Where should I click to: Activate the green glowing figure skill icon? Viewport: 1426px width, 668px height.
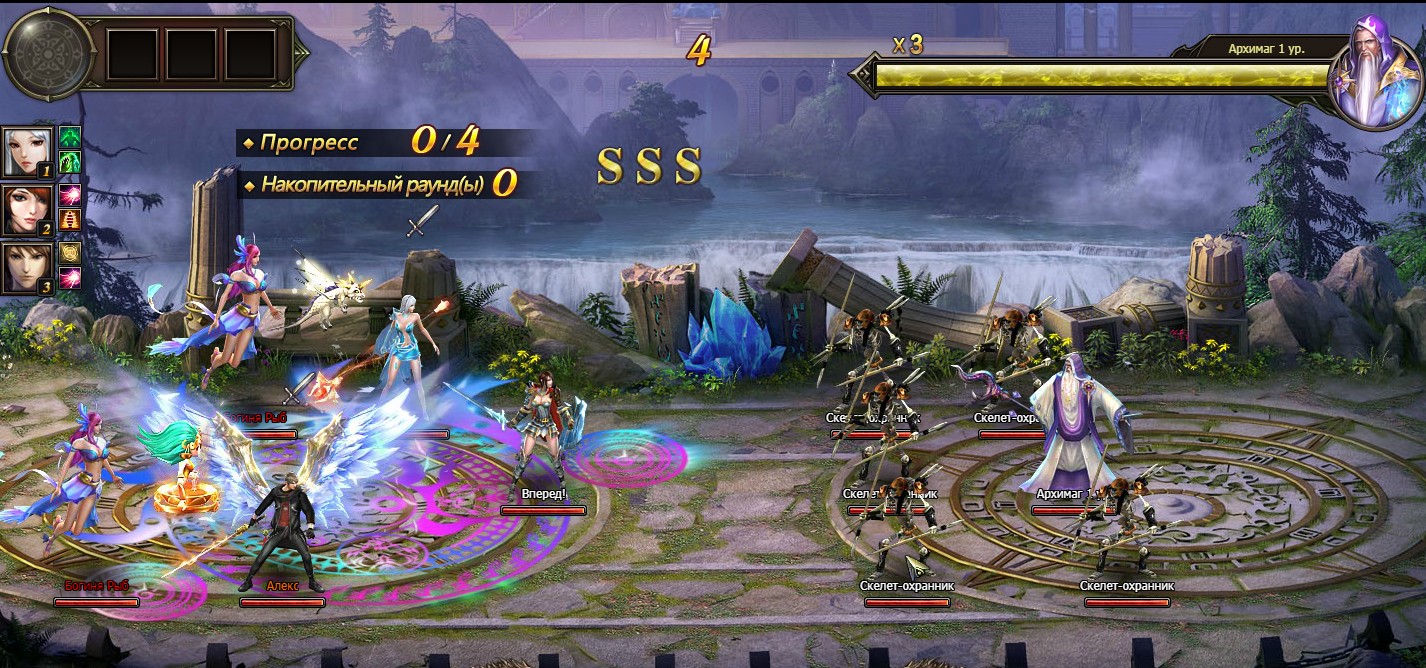point(70,138)
